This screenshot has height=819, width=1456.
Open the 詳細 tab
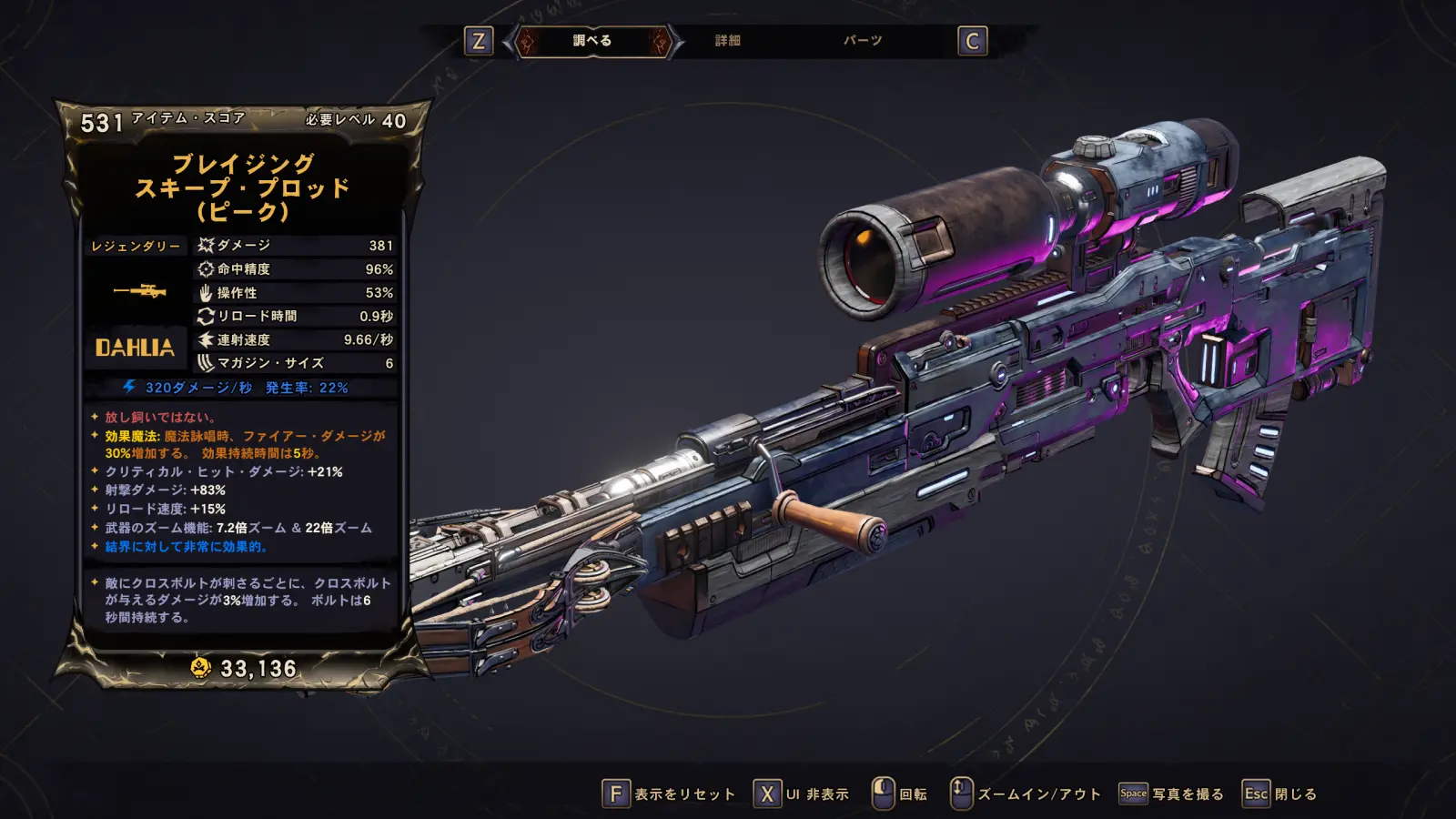pyautogui.click(x=727, y=41)
